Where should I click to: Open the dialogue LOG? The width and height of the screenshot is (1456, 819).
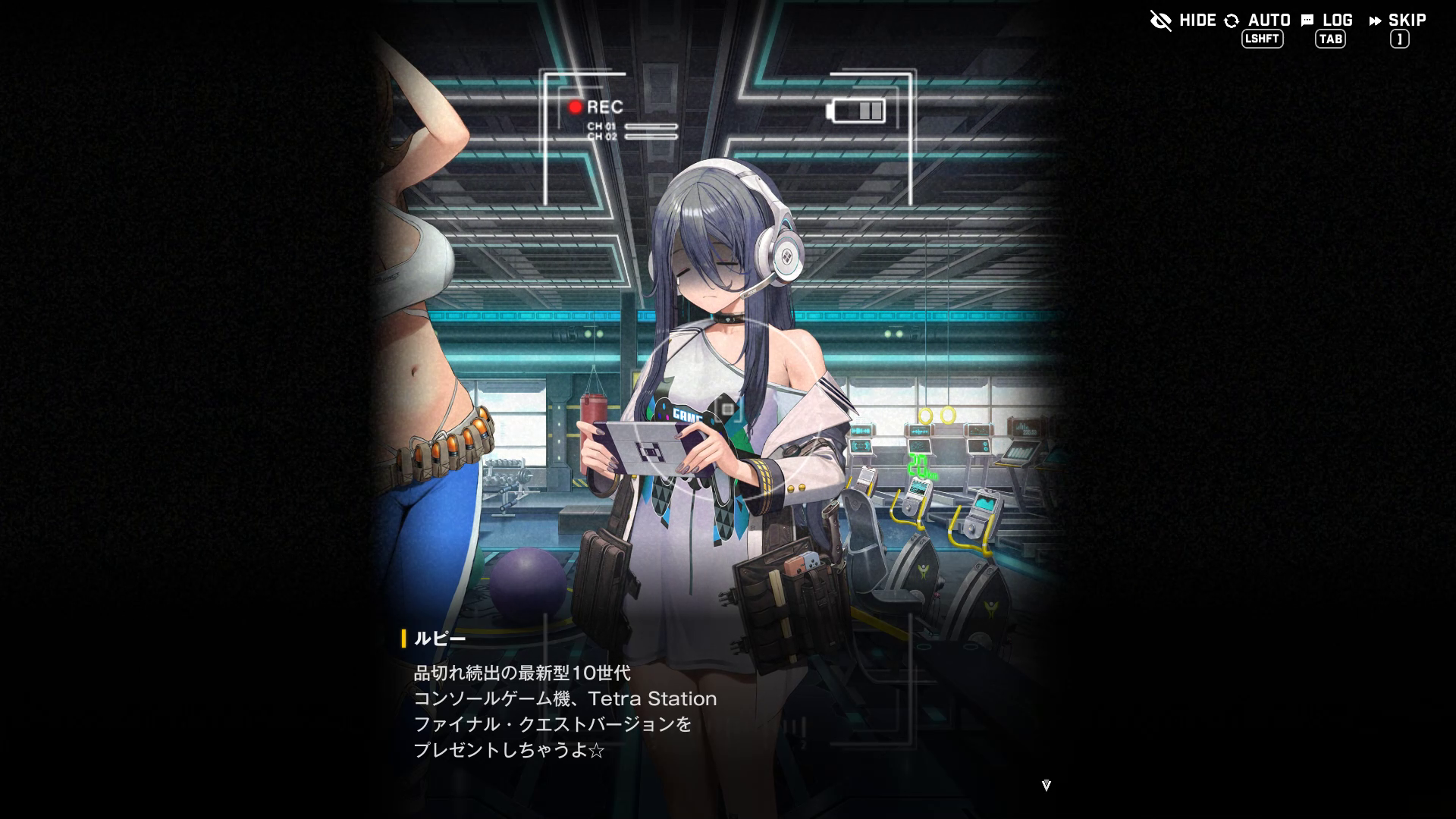pyautogui.click(x=1327, y=20)
